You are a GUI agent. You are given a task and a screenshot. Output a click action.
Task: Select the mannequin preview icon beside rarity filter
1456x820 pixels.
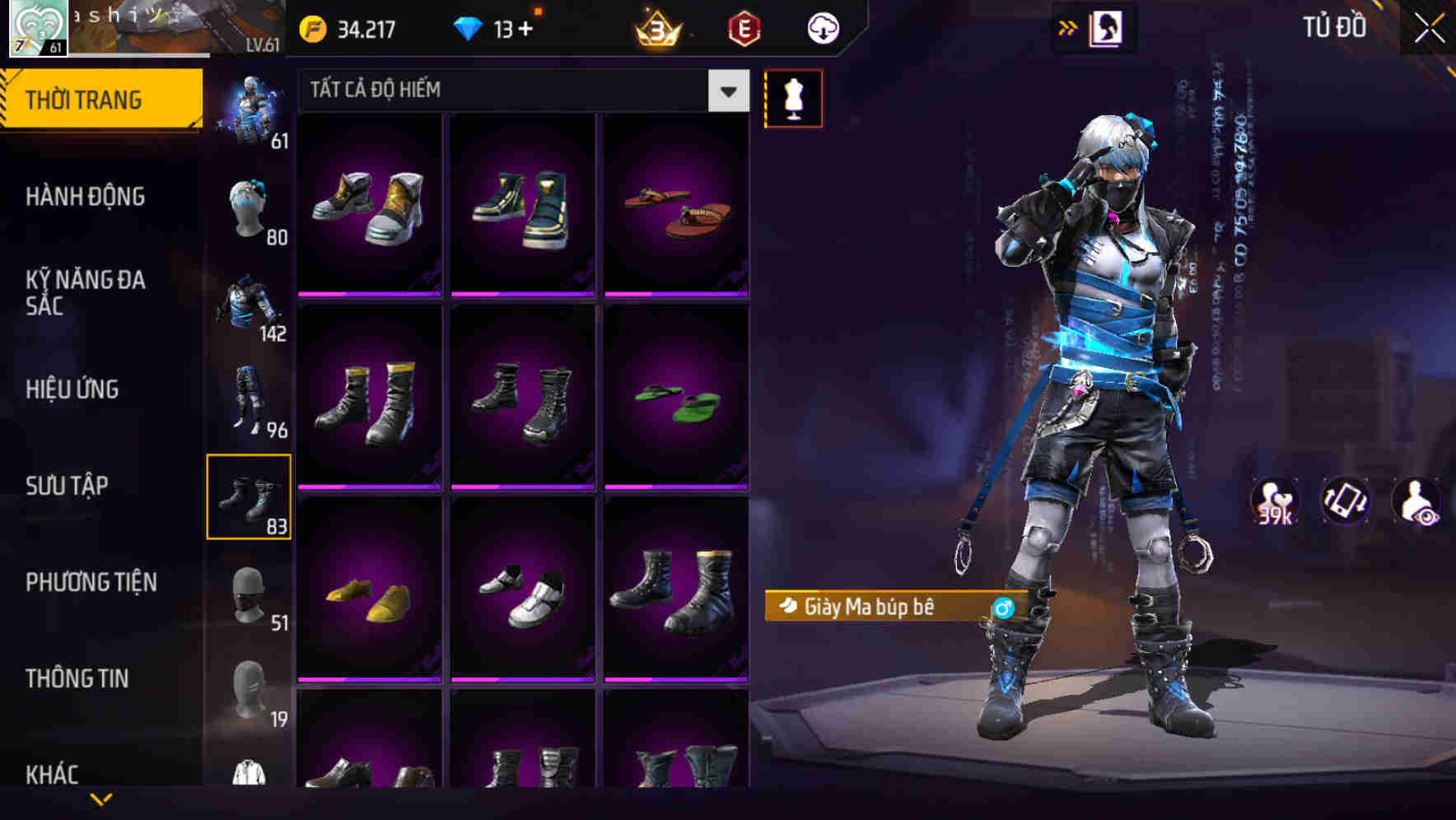tap(793, 97)
